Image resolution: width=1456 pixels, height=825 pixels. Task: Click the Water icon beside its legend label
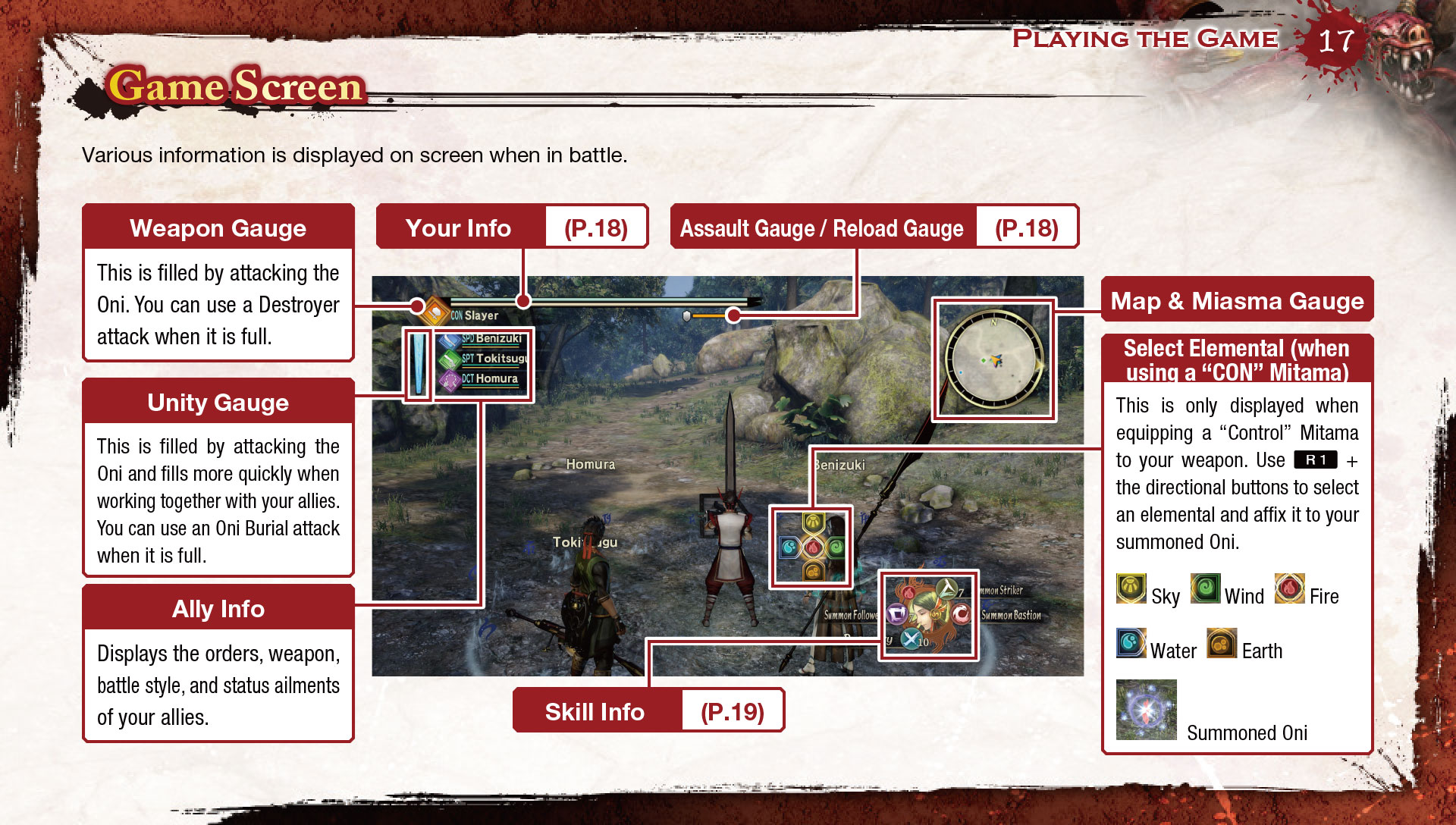coord(1131,644)
